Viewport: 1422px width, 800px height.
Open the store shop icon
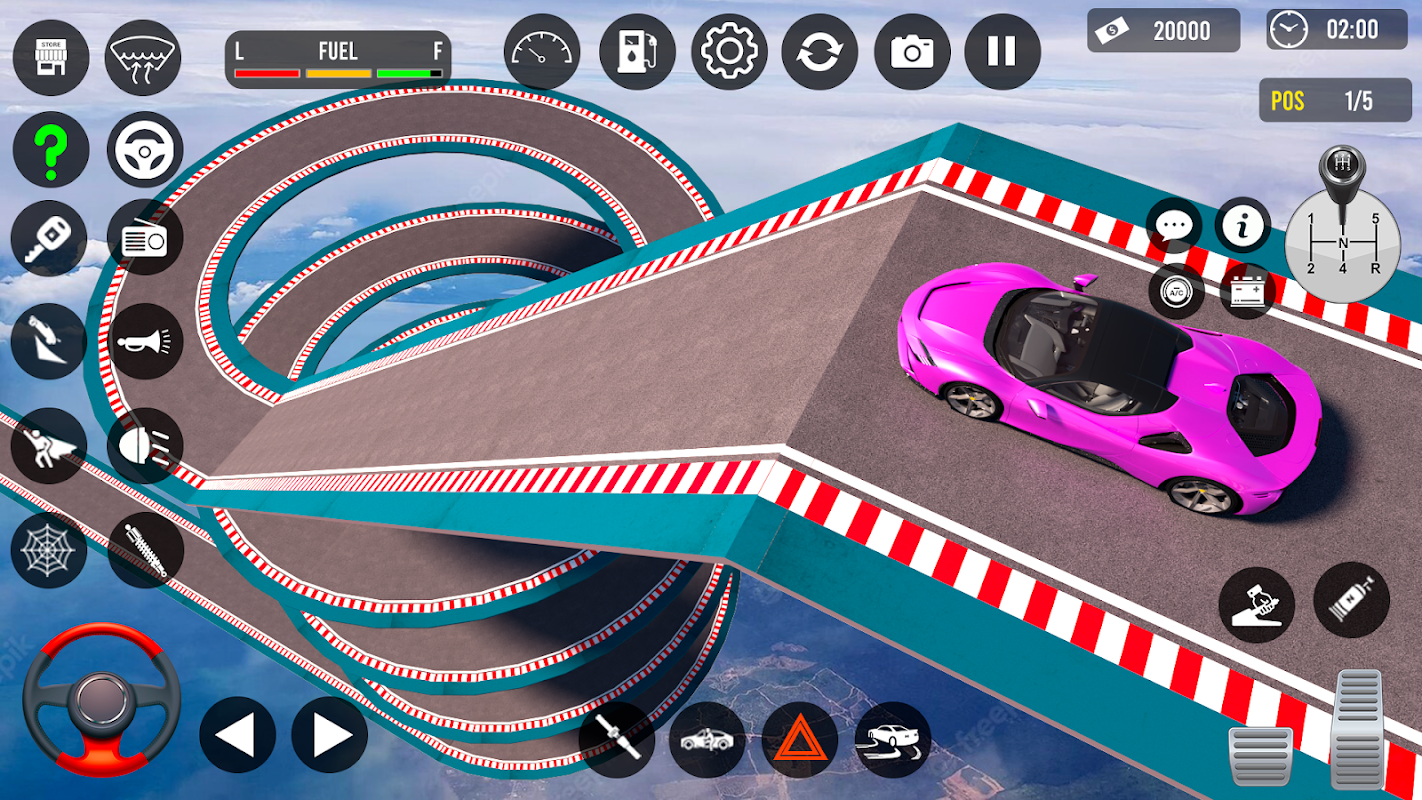50,57
